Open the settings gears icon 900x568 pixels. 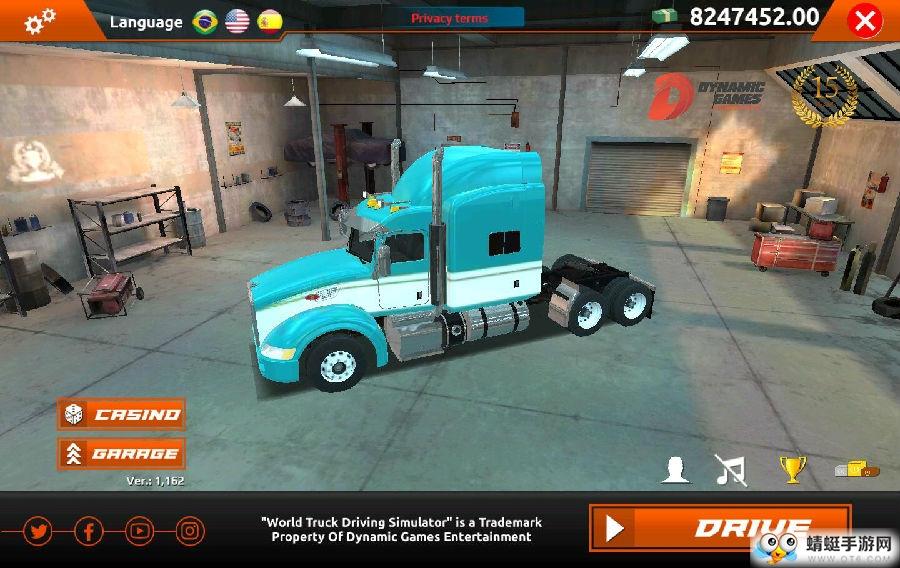click(40, 19)
